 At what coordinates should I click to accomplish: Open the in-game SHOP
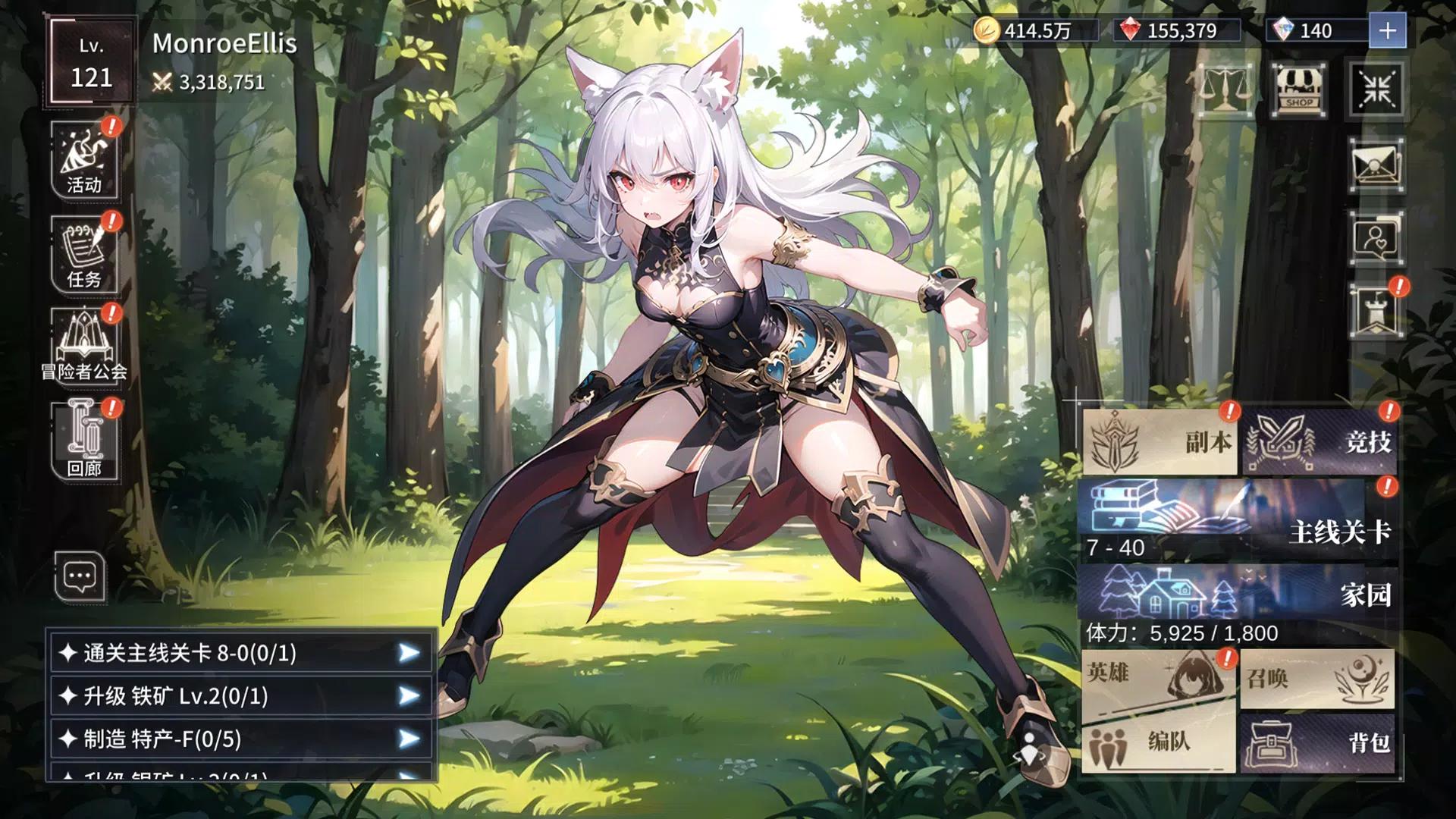click(x=1298, y=91)
